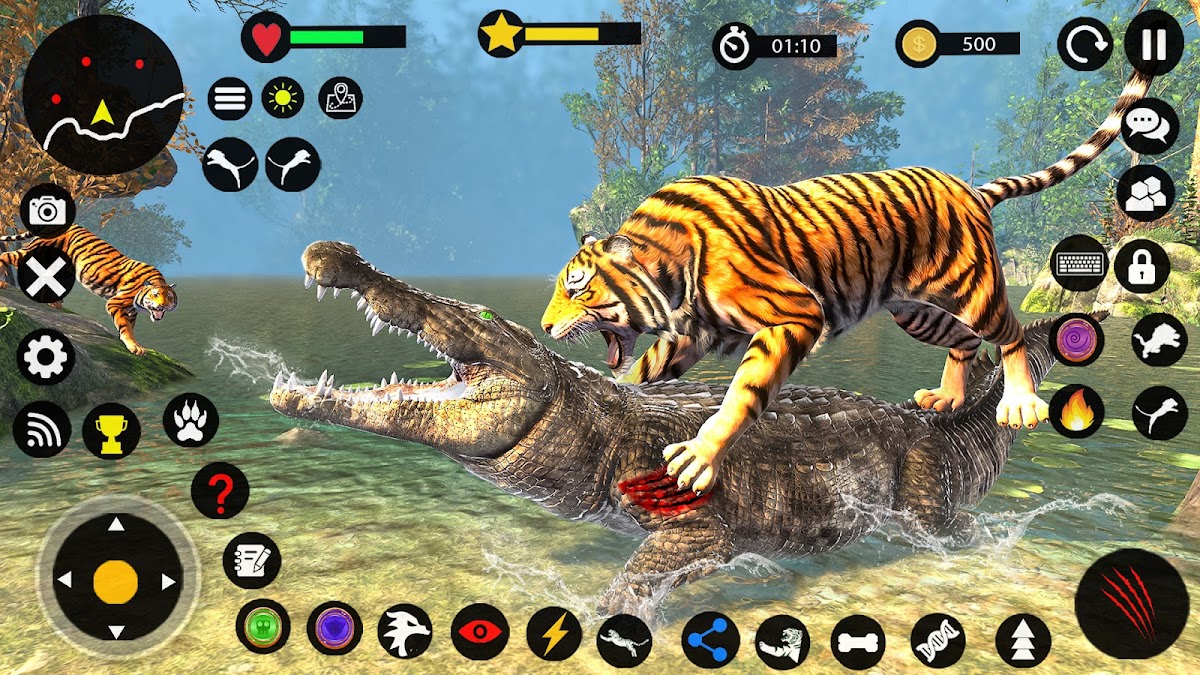
Task: Open the keyboard icon button
Action: coord(1080,264)
